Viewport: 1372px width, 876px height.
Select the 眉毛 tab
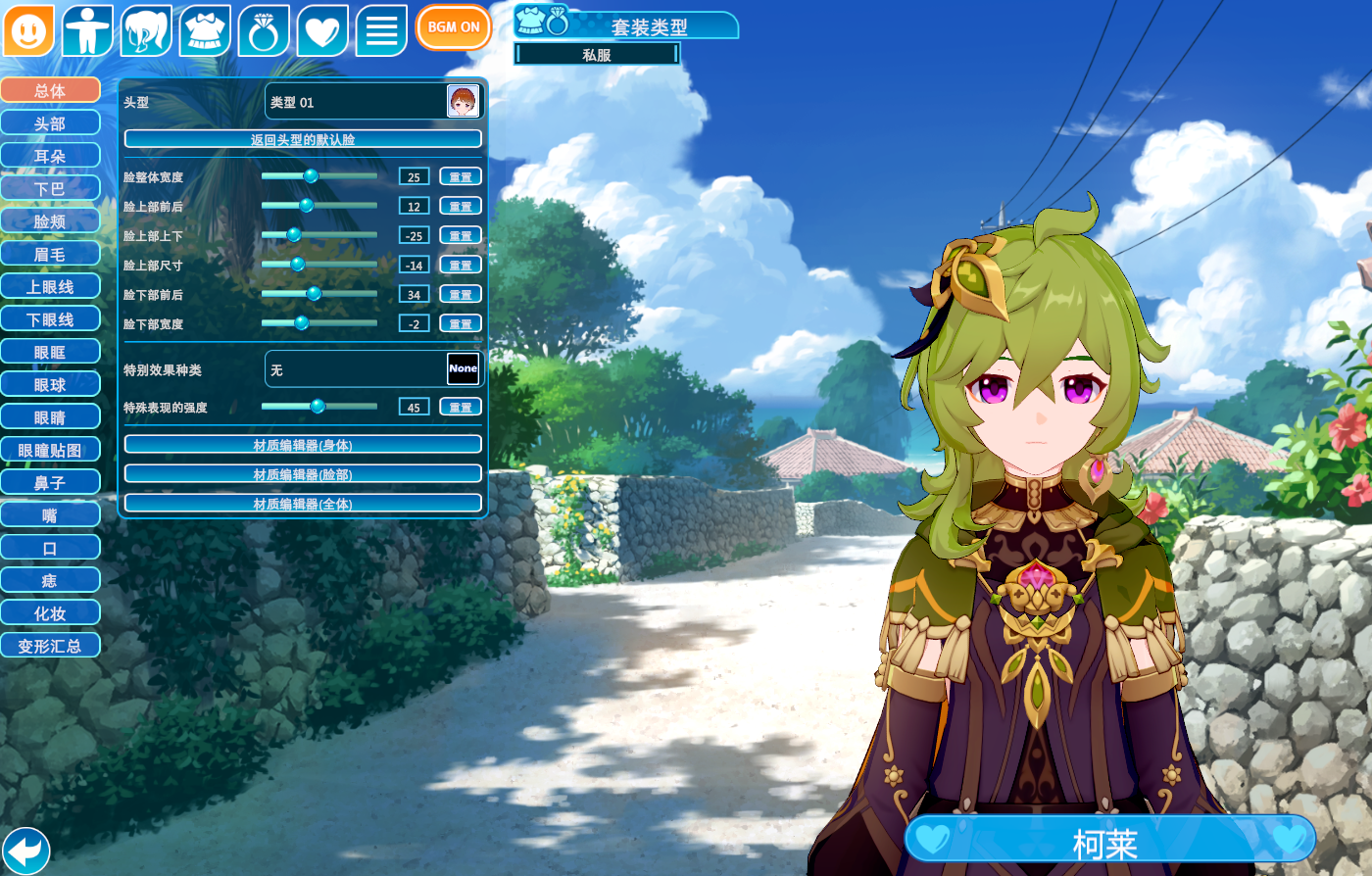click(50, 255)
